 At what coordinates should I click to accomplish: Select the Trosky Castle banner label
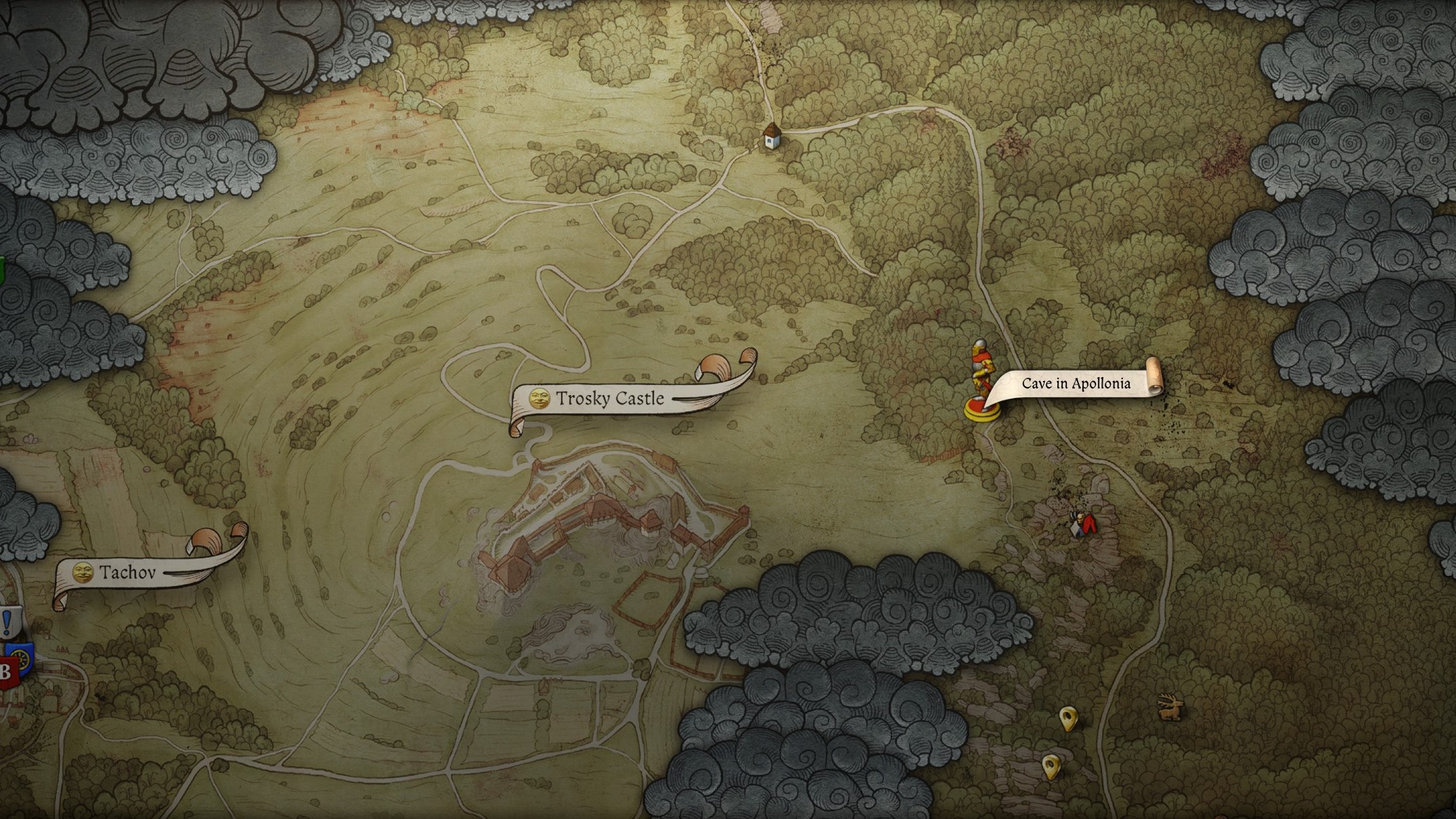[609, 399]
